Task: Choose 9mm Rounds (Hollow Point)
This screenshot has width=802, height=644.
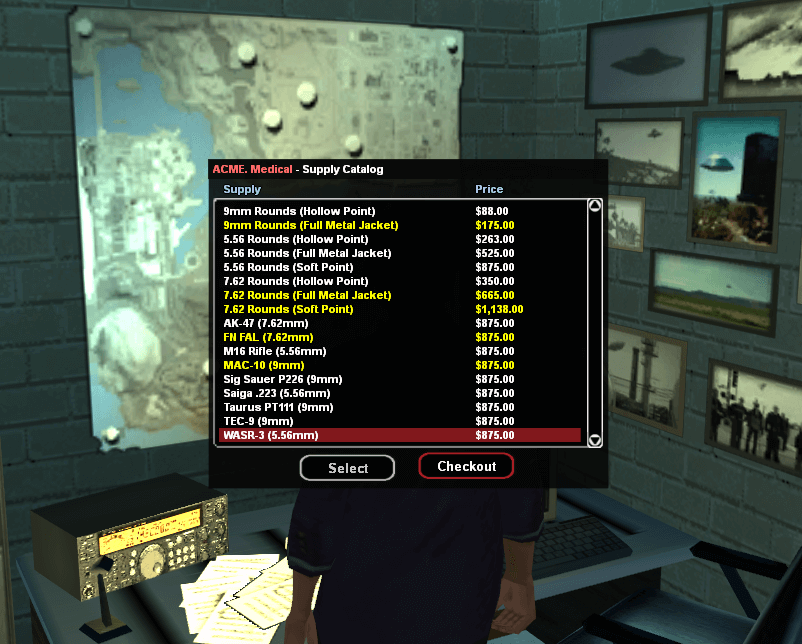Action: click(x=299, y=211)
